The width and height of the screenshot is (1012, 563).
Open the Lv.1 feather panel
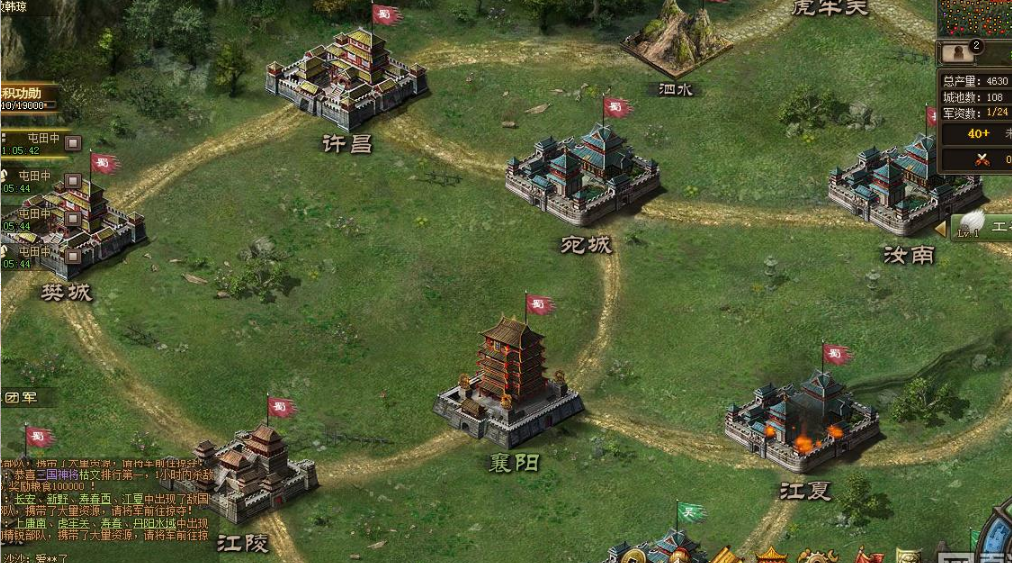tap(980, 227)
